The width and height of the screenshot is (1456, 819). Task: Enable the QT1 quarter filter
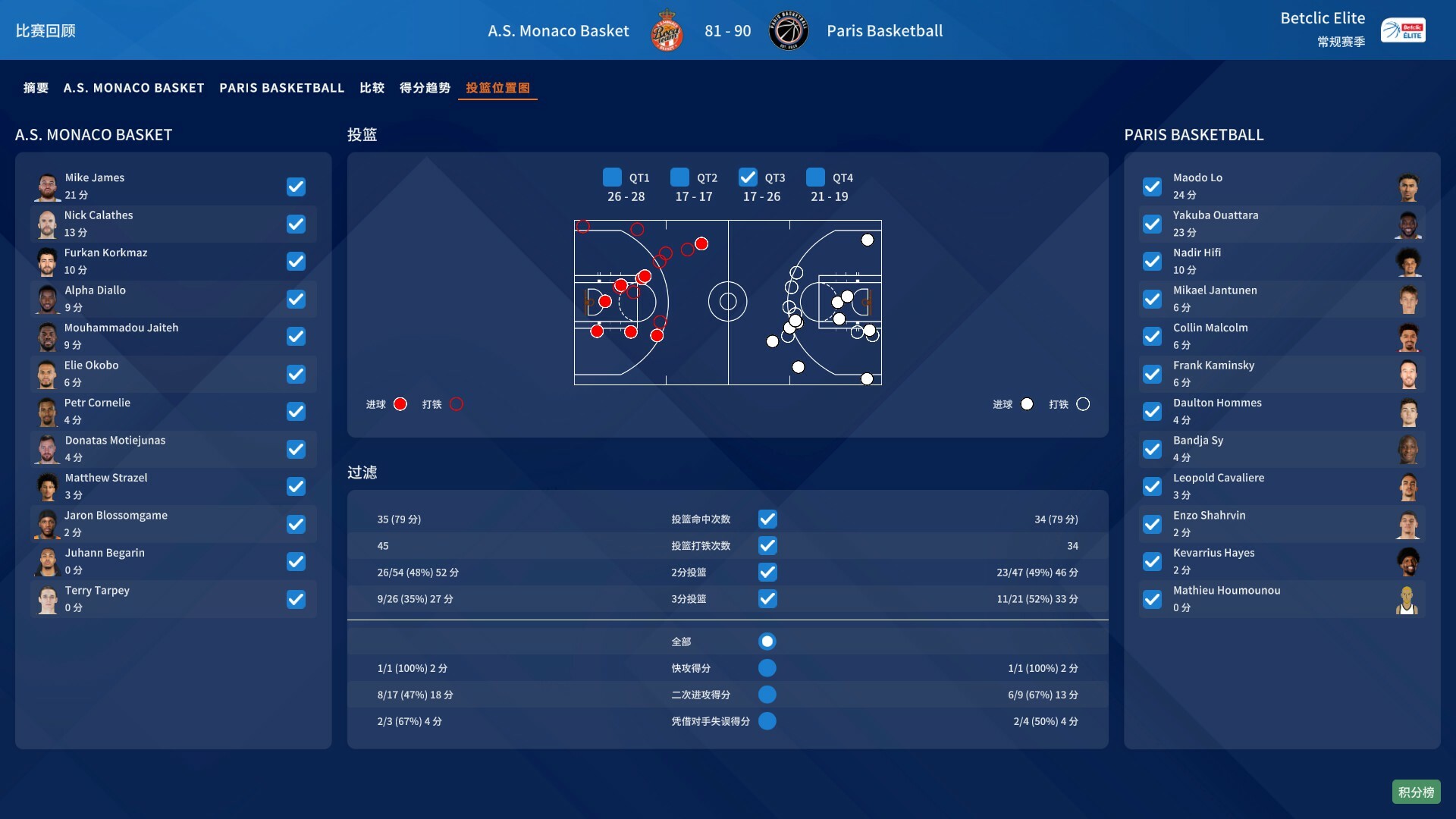611,177
